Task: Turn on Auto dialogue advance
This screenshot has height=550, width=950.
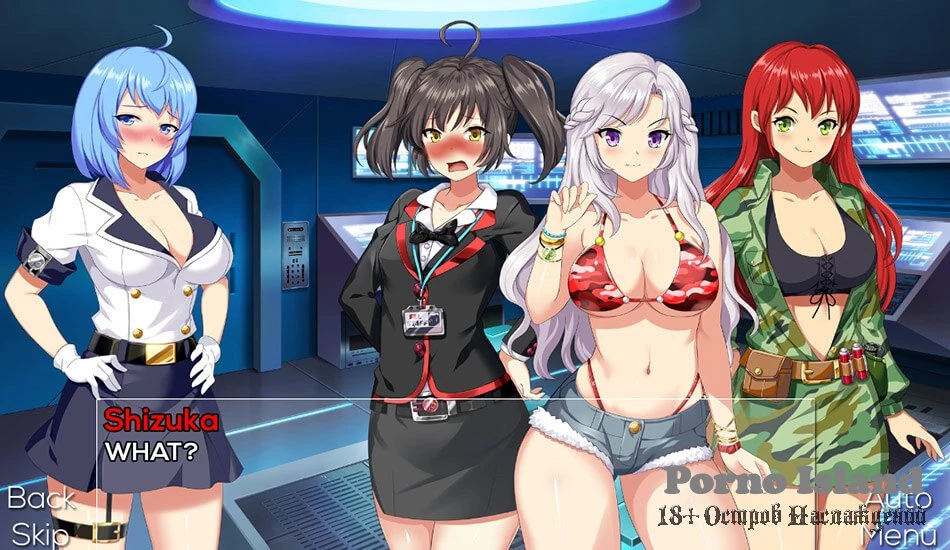Action: point(898,498)
